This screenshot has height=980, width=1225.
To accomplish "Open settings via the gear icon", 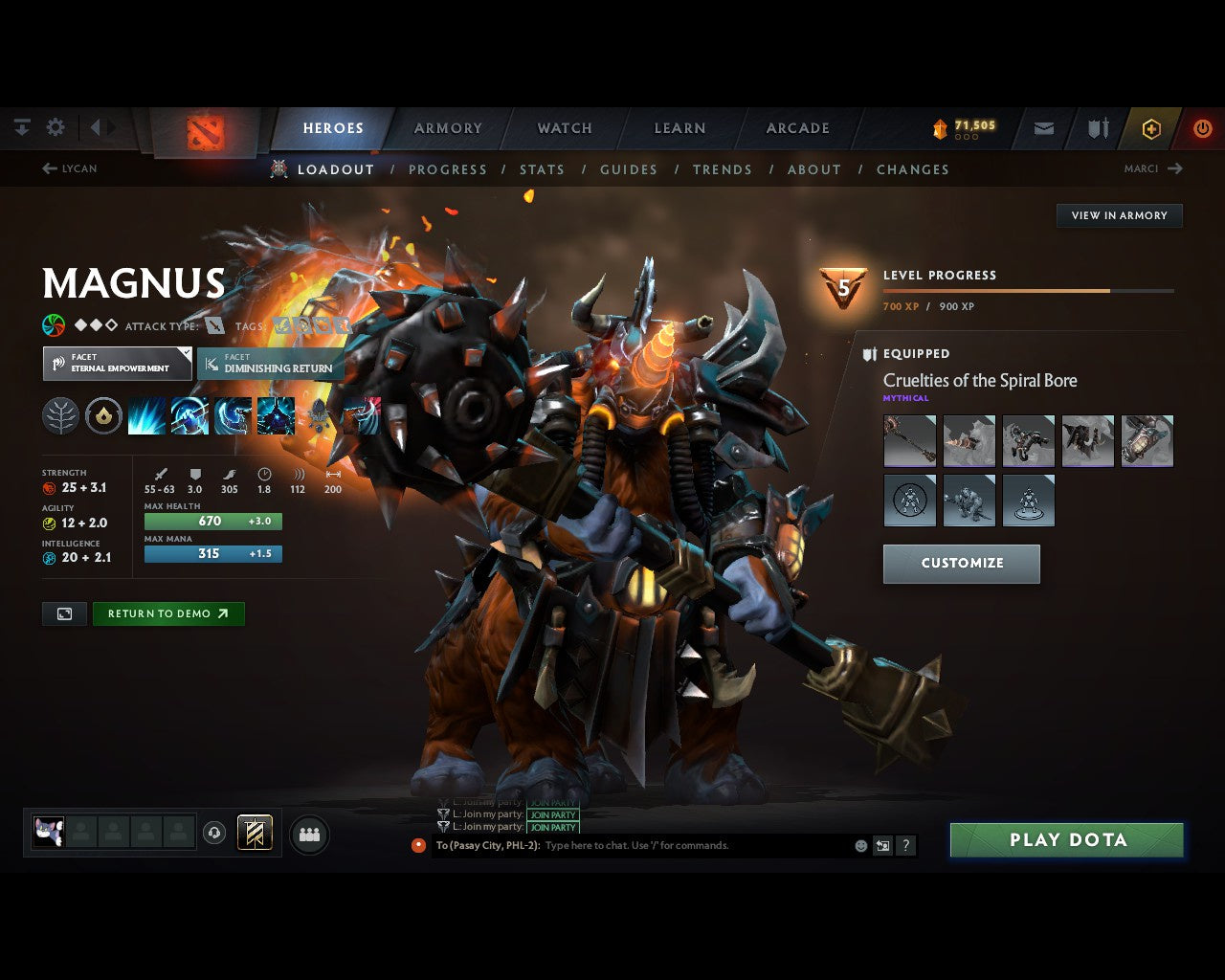I will pos(55,126).
